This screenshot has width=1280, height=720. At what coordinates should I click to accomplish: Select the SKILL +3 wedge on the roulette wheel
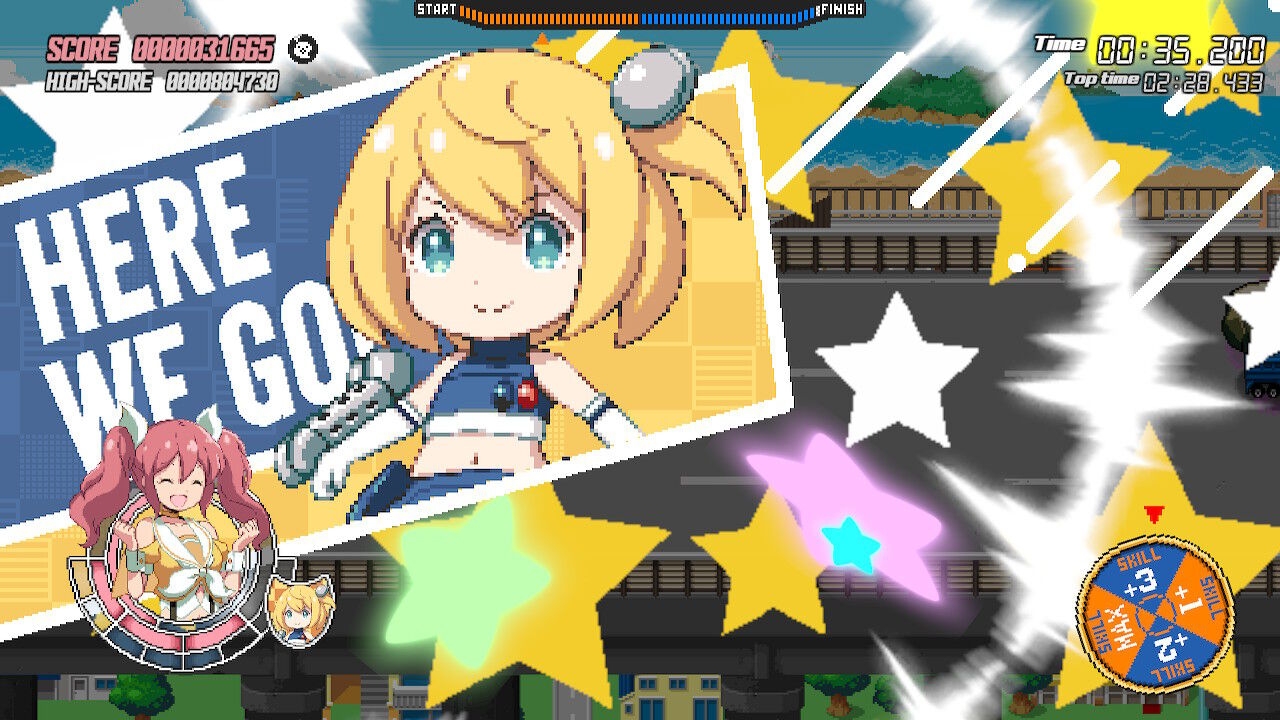(x=1142, y=580)
